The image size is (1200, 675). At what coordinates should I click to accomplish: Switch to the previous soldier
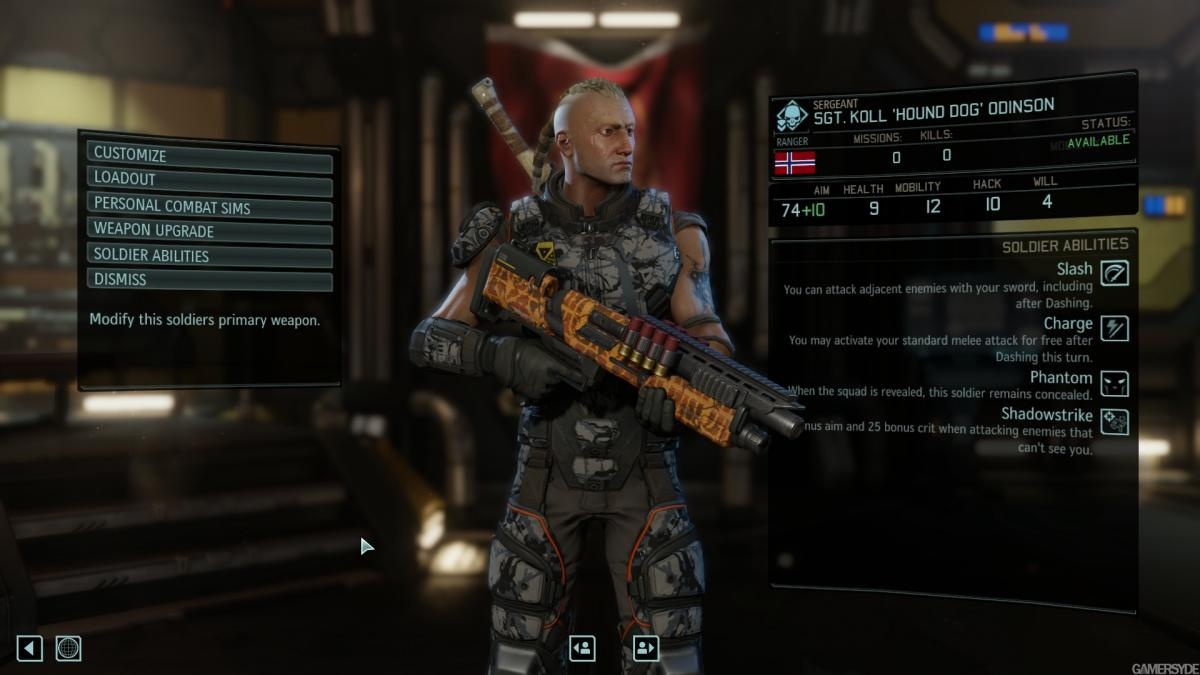pyautogui.click(x=582, y=648)
